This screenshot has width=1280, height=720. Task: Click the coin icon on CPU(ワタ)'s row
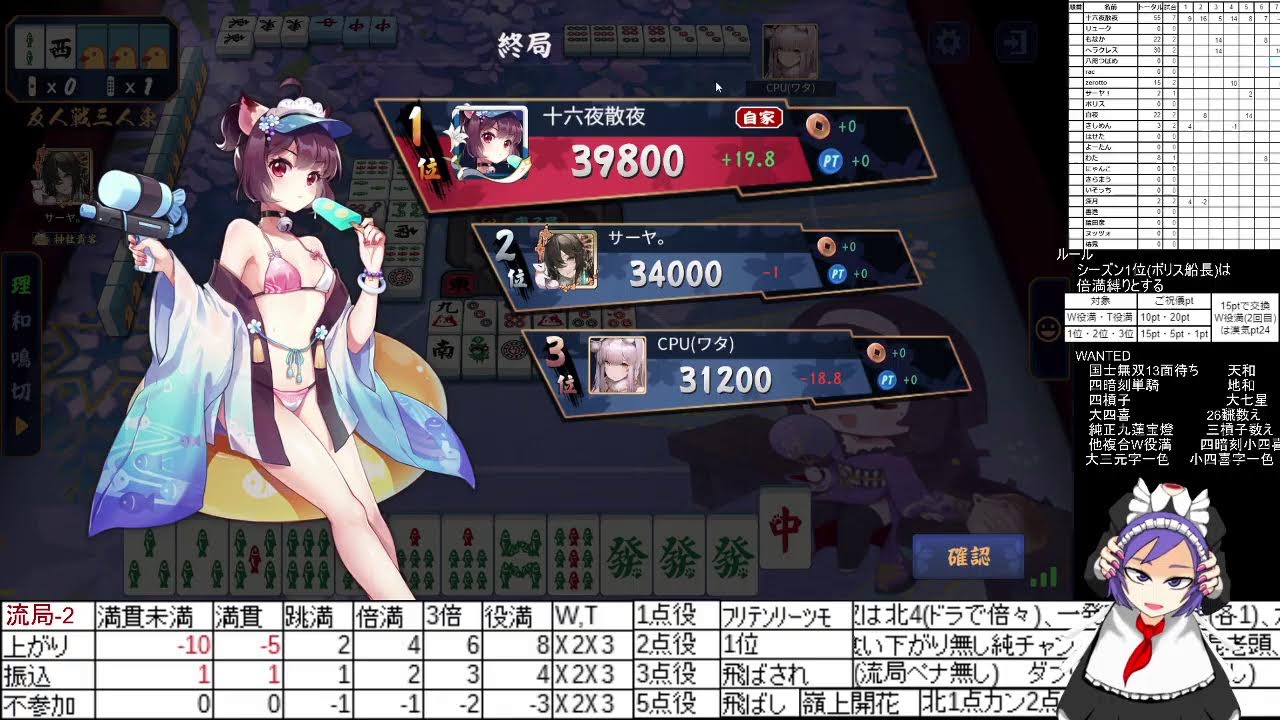877,352
